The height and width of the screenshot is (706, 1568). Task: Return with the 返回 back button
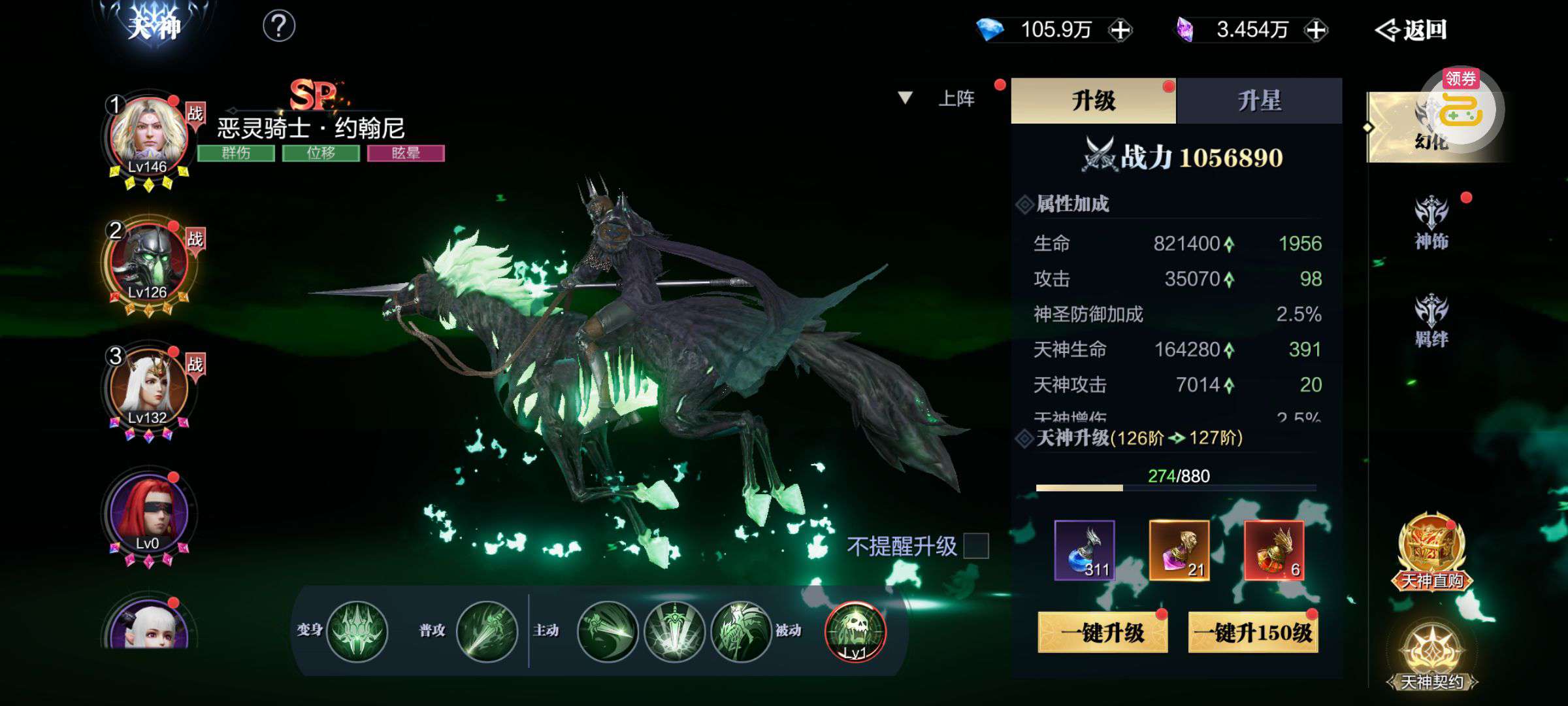coord(1413,30)
